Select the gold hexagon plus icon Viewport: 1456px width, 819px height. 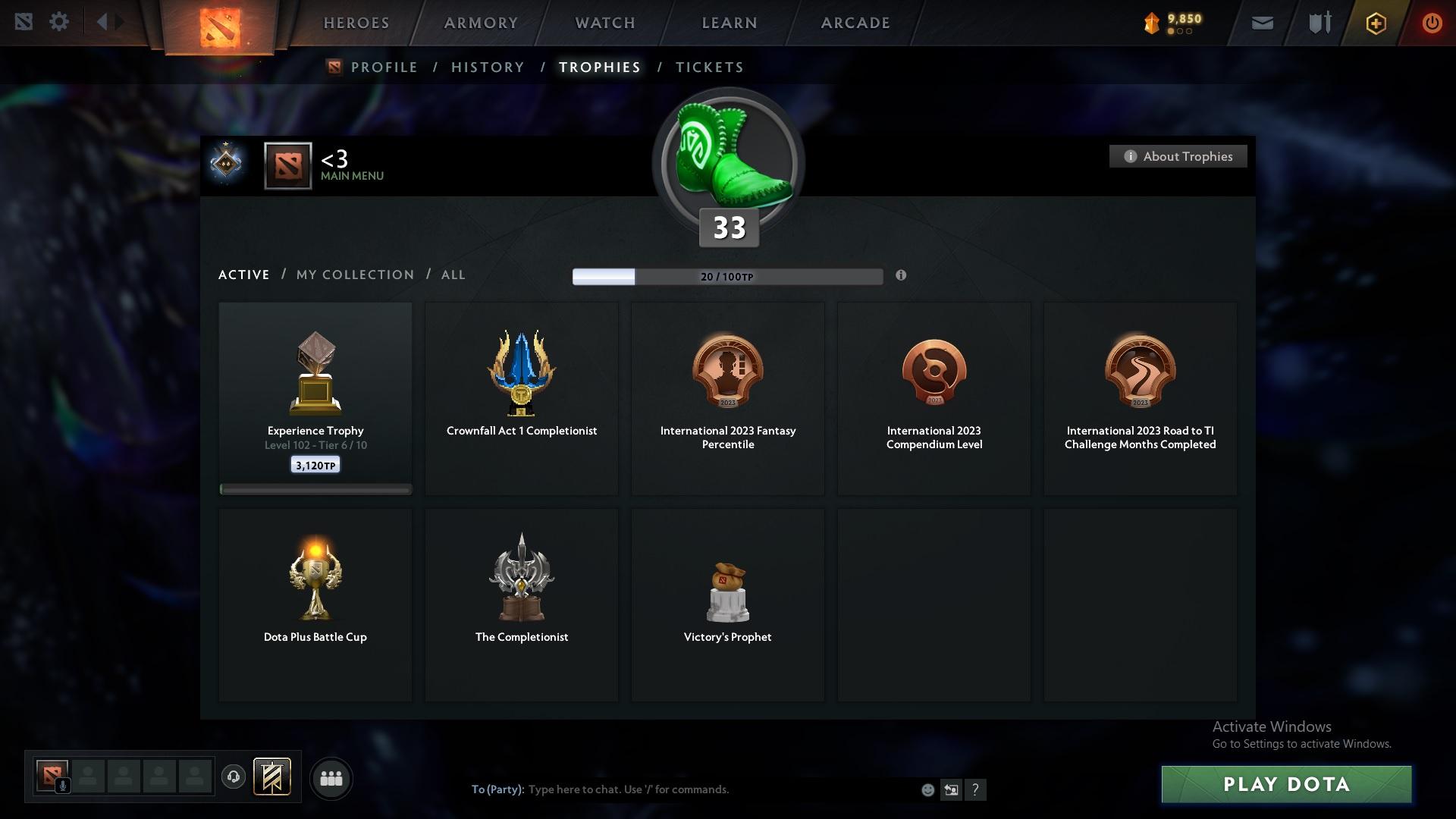pos(1375,23)
